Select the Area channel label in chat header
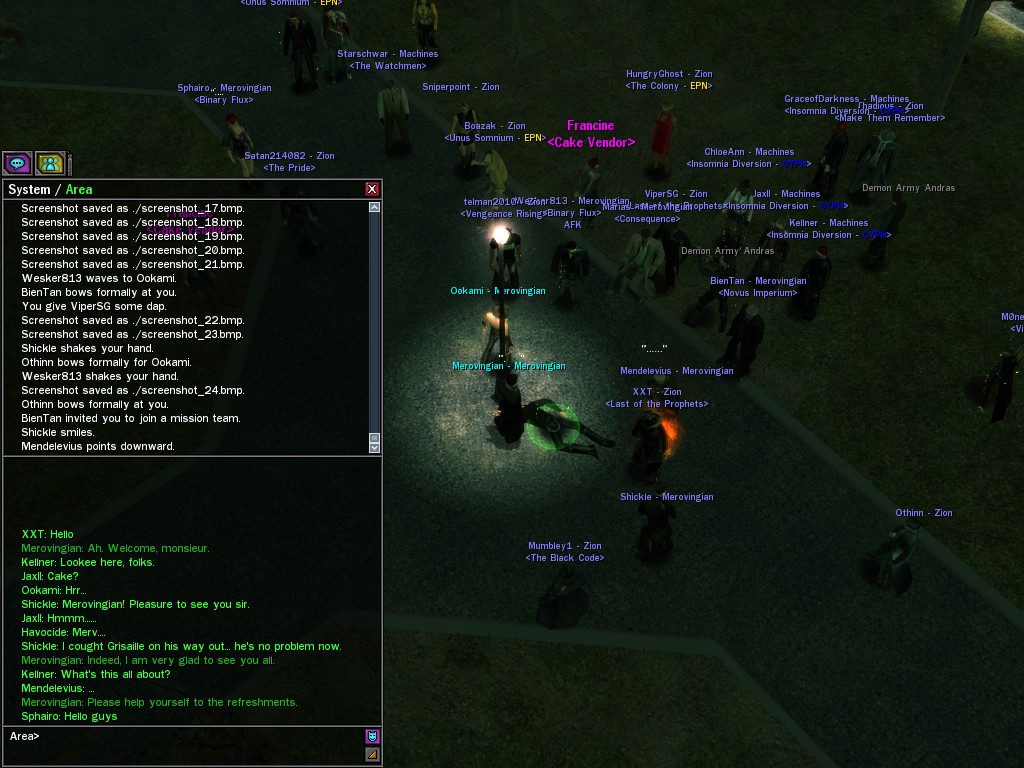Screen dimensions: 1024x768 tap(79, 190)
